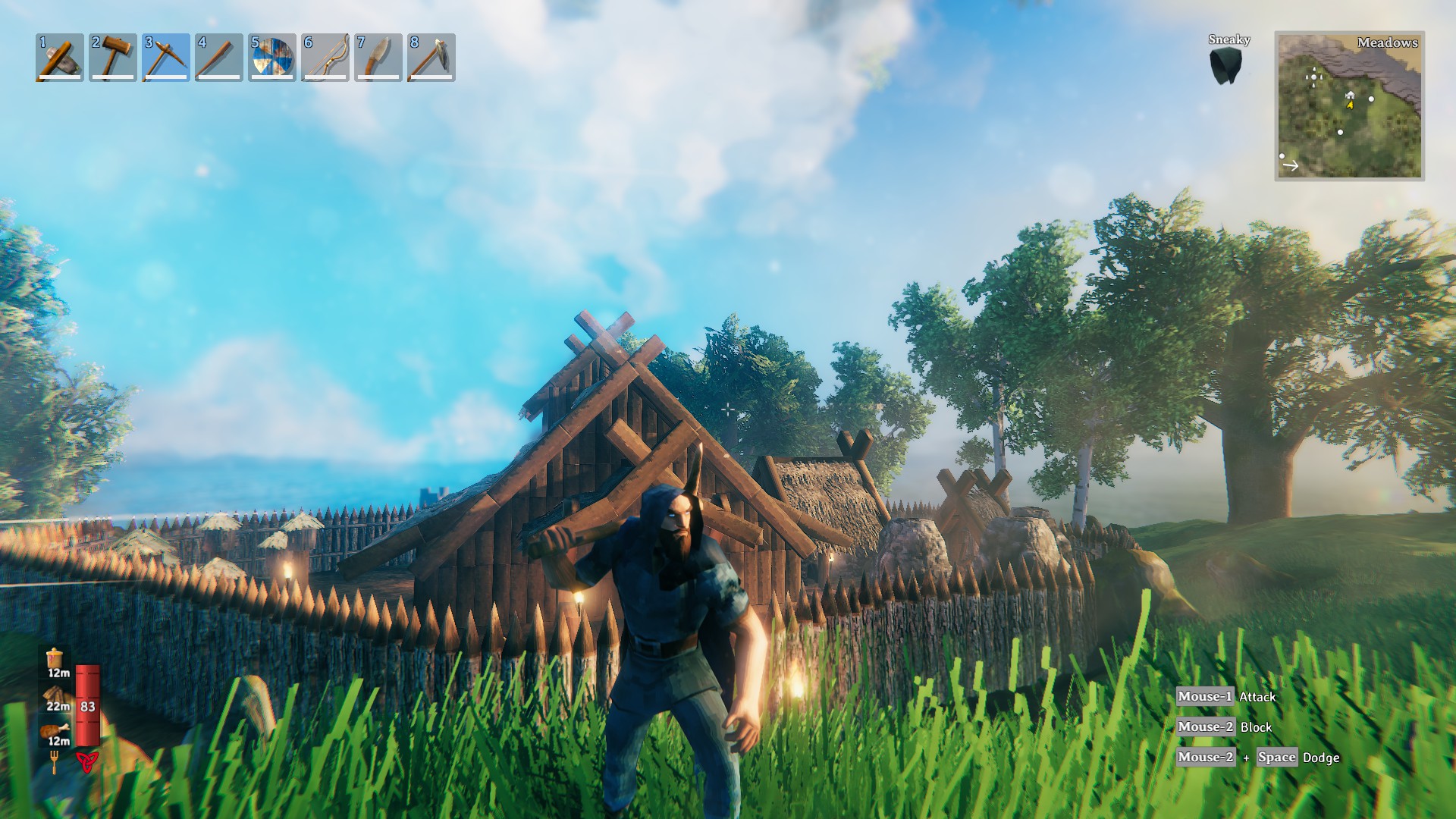
Task: Select the round shield in slot 5
Action: pyautogui.click(x=272, y=58)
